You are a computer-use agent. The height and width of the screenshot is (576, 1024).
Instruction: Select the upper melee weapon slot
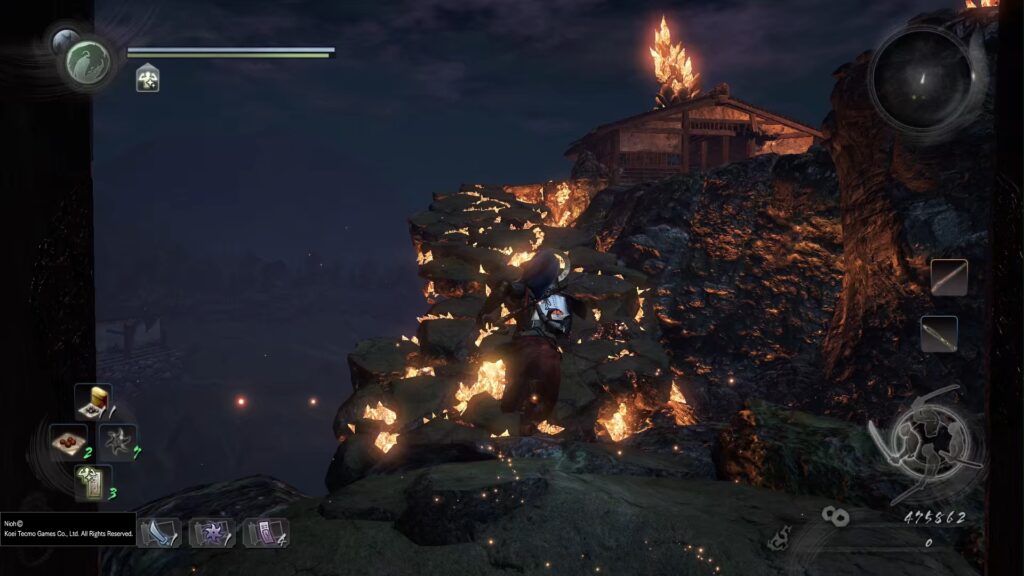click(x=949, y=277)
